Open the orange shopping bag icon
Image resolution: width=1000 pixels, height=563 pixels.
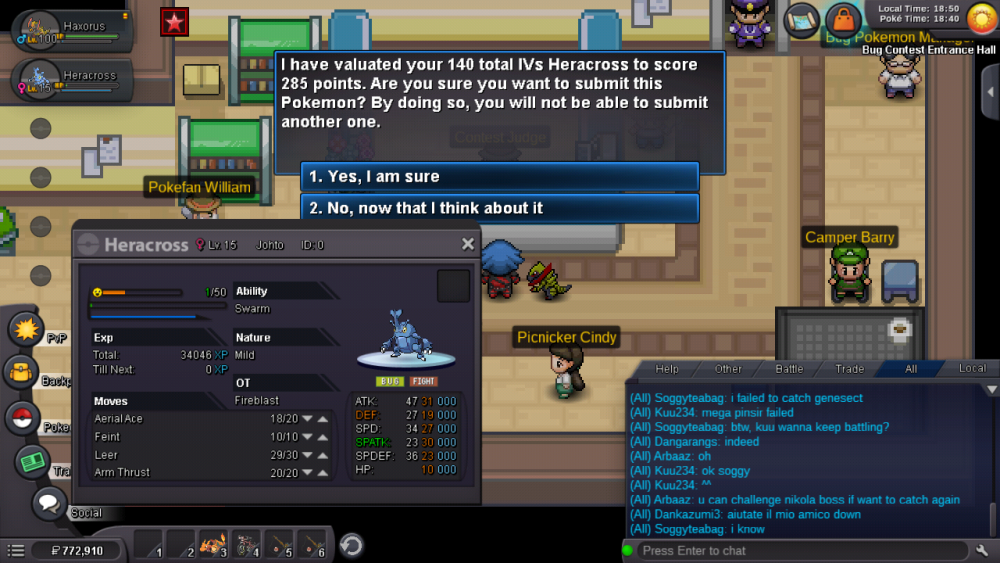click(x=843, y=19)
